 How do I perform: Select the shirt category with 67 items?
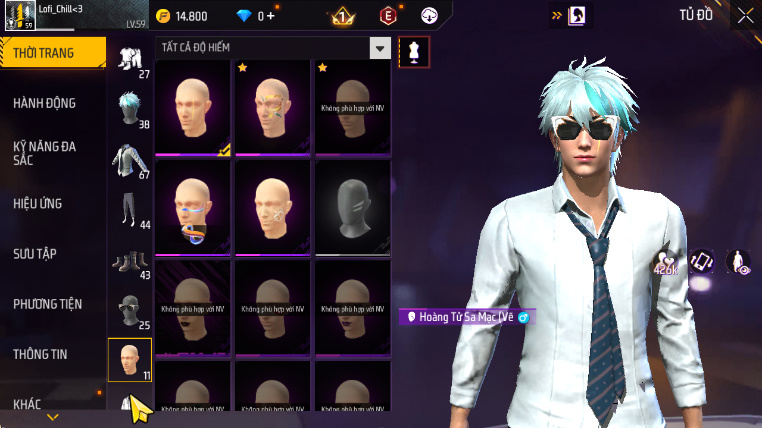(130, 160)
